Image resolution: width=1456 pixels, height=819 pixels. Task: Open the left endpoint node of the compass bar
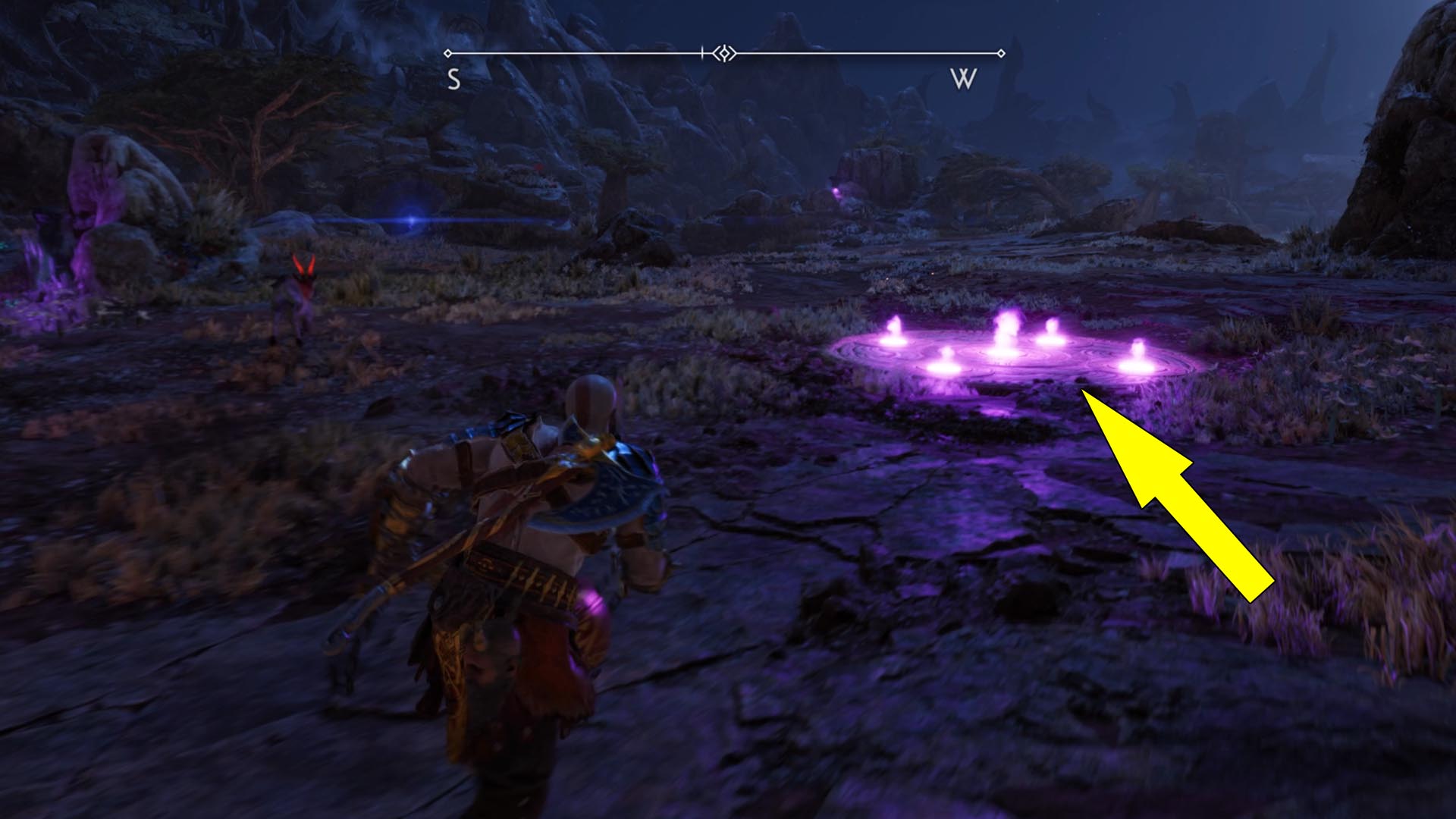pyautogui.click(x=448, y=53)
